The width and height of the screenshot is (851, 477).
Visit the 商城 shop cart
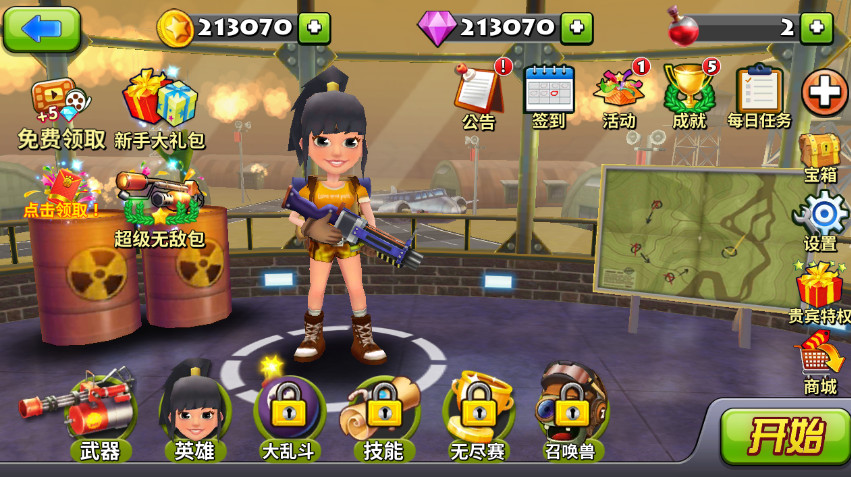[x=820, y=362]
